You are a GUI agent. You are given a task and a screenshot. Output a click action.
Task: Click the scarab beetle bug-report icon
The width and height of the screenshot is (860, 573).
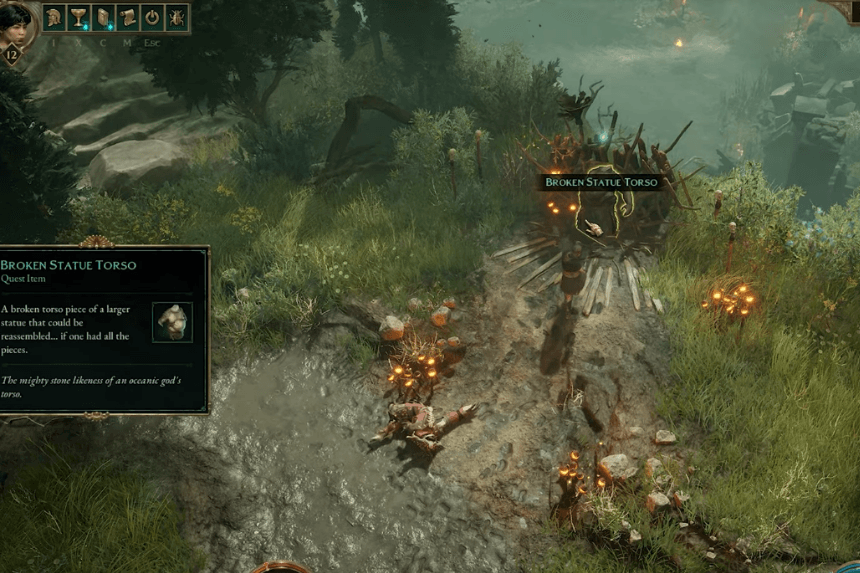point(176,17)
